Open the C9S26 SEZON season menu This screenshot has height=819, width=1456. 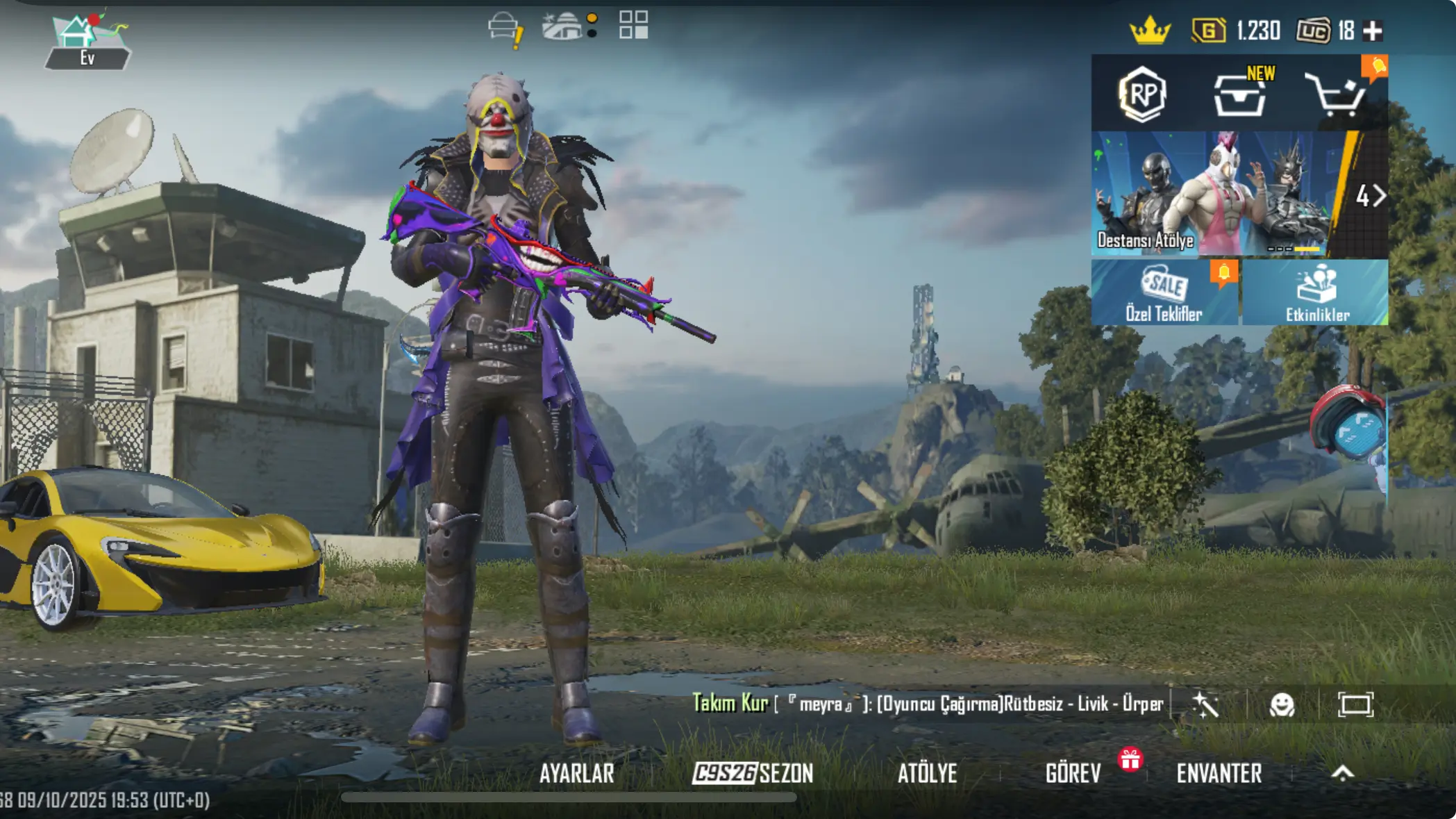[753, 773]
